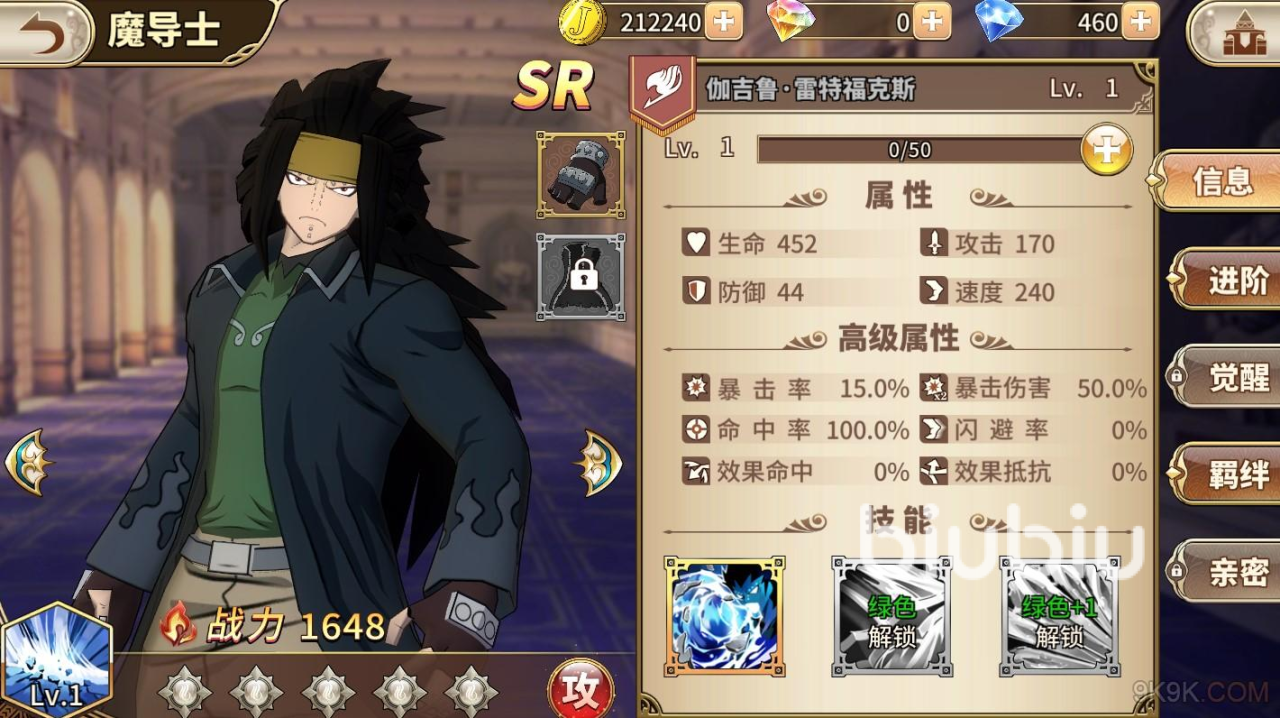Open the 信息 info tab
Viewport: 1280px width, 718px height.
click(1220, 181)
